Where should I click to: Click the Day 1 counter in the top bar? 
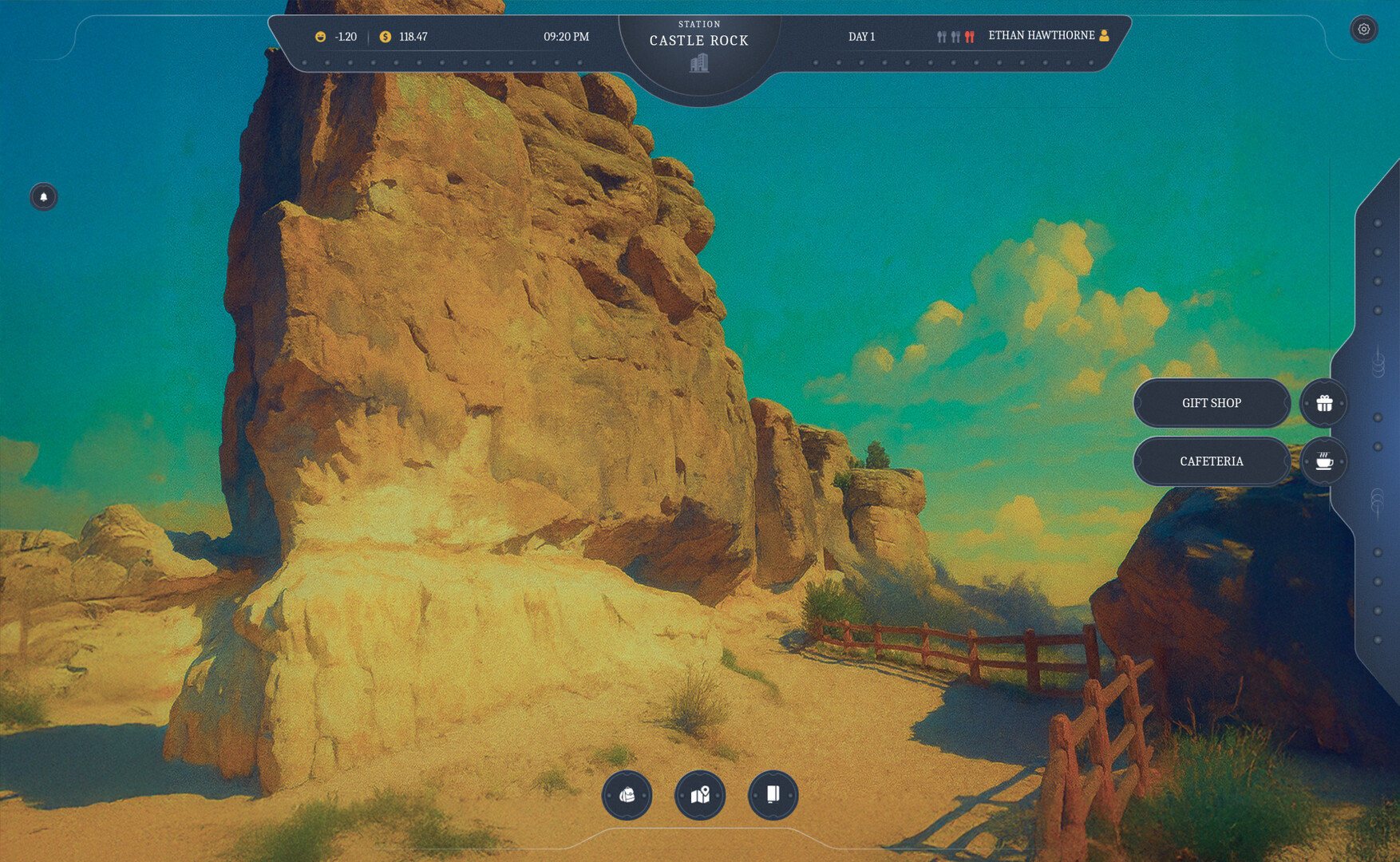click(861, 36)
